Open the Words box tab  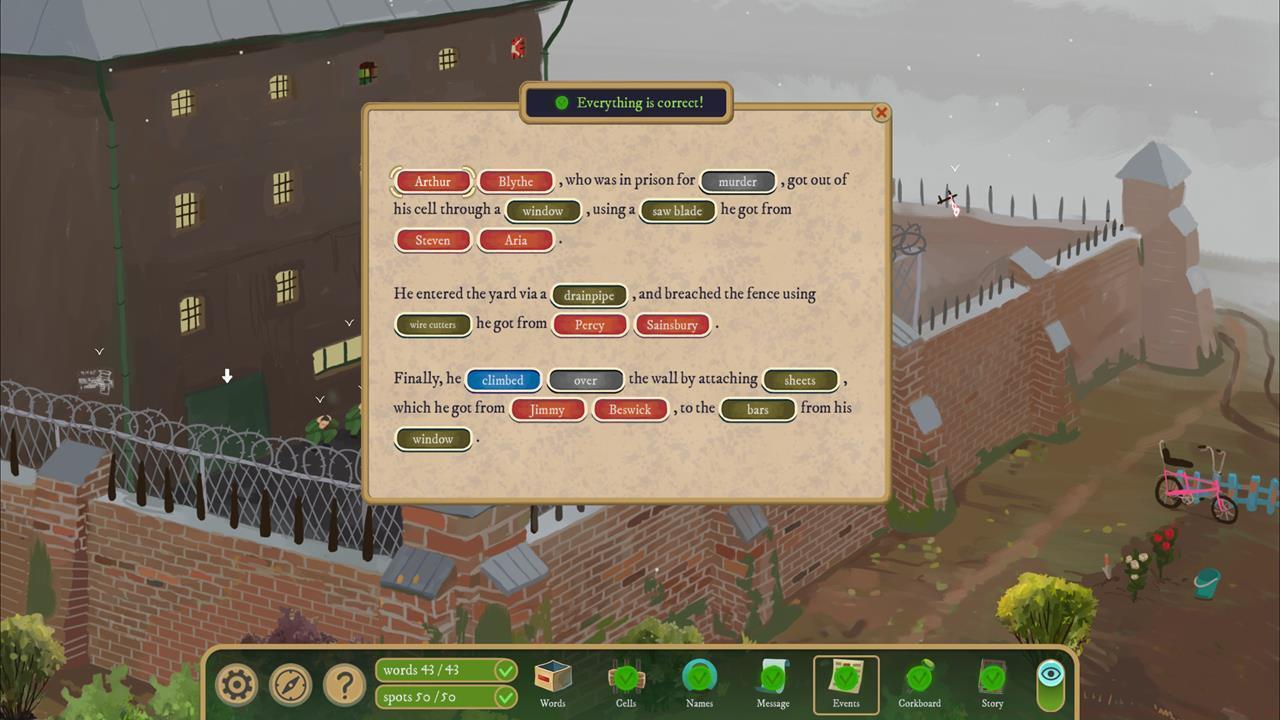(552, 684)
